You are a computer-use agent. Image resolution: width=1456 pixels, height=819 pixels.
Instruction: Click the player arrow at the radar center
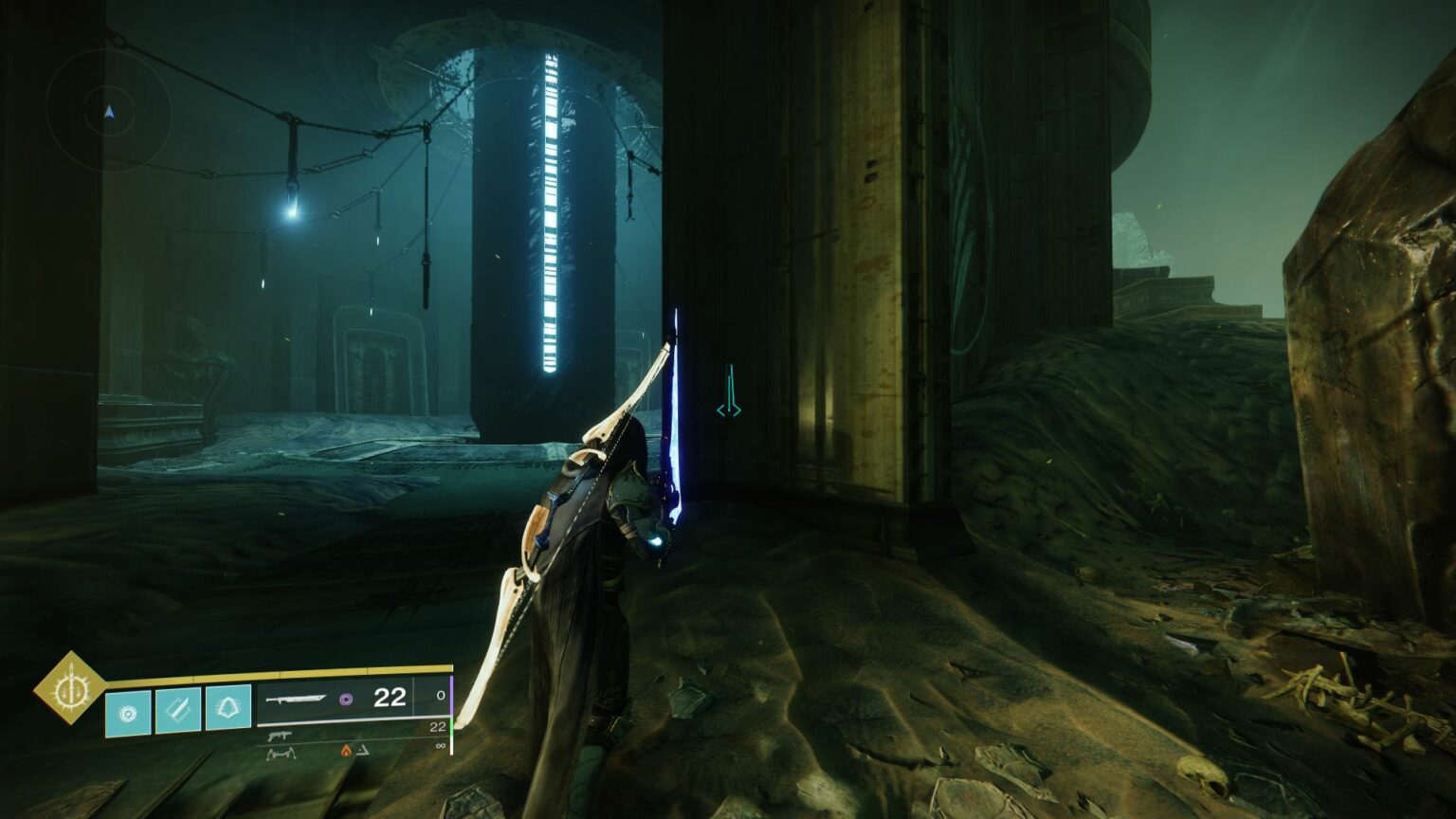[x=111, y=115]
